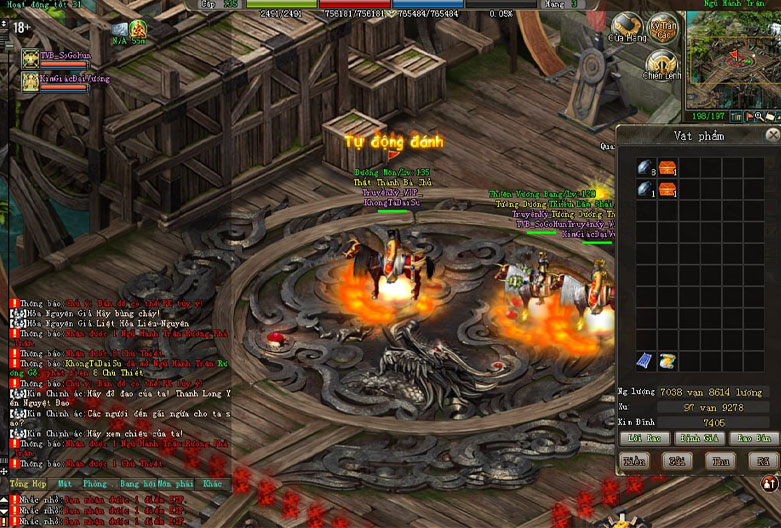Switch chat to the Tổng Hợp tab

(27, 484)
